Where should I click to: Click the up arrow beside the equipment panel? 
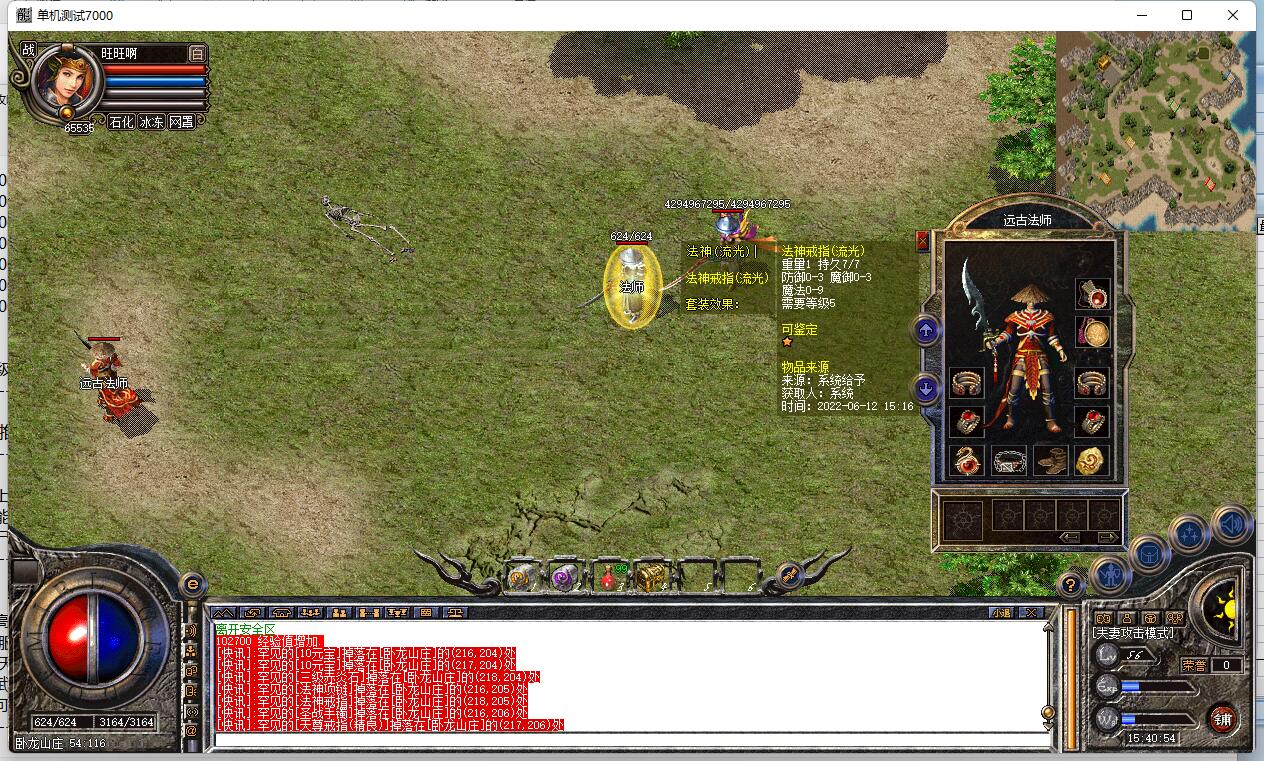pos(927,330)
